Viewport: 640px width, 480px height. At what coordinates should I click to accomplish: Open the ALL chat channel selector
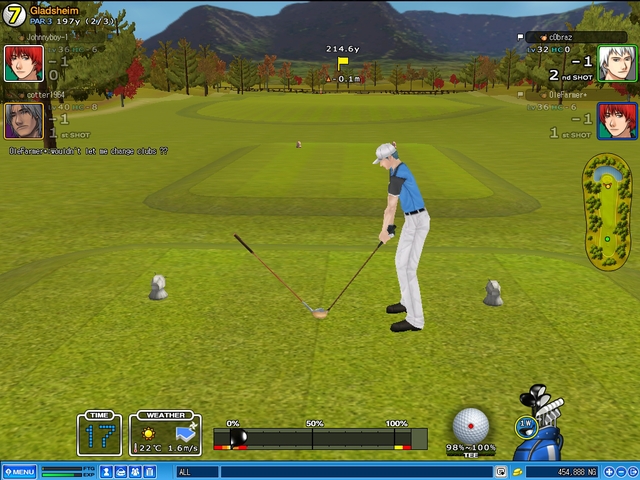tap(196, 472)
